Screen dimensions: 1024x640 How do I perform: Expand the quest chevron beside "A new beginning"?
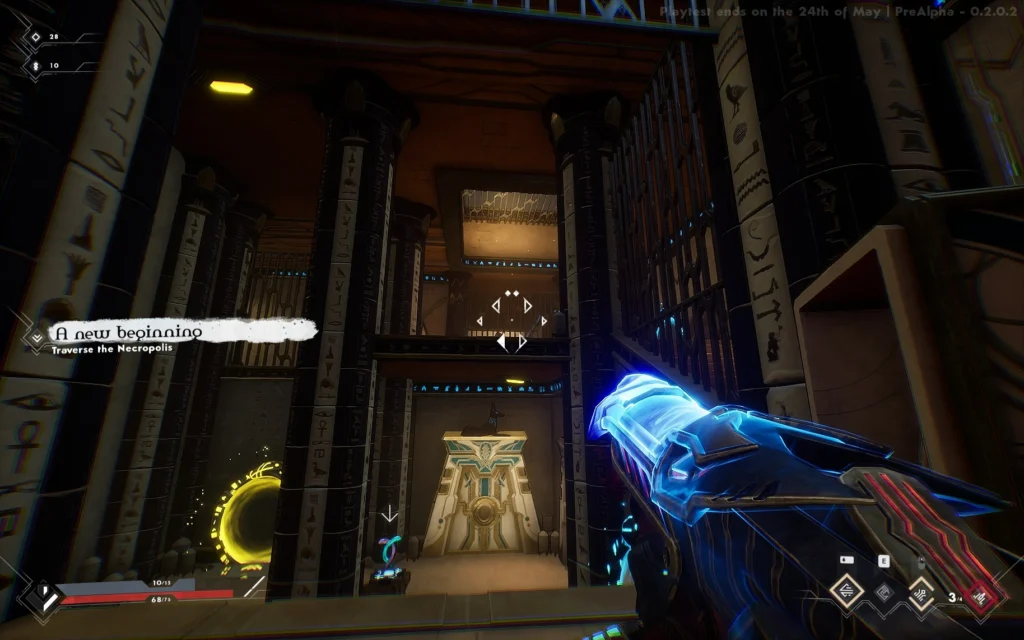(x=37, y=338)
